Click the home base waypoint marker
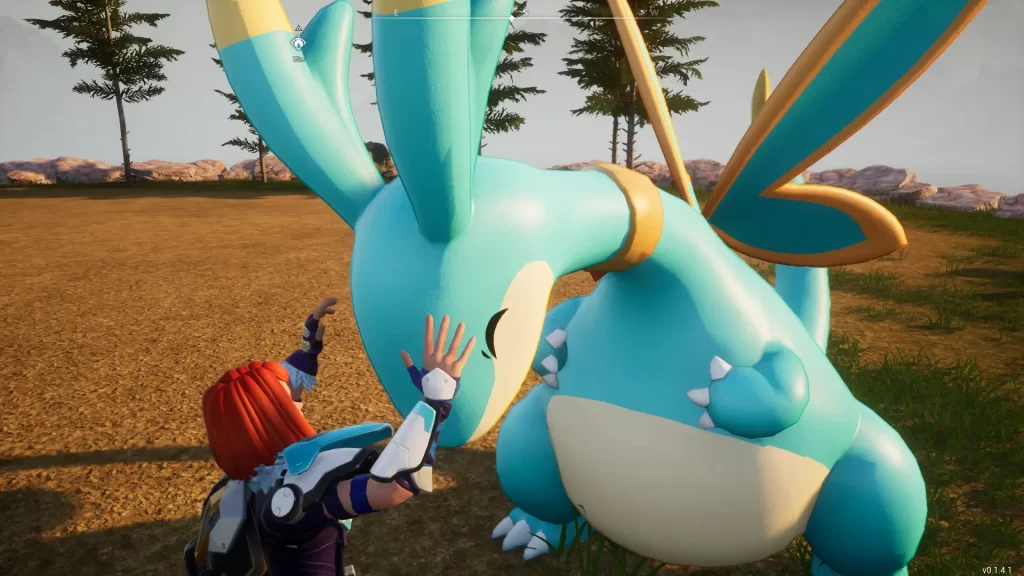This screenshot has width=1024, height=576. click(298, 43)
